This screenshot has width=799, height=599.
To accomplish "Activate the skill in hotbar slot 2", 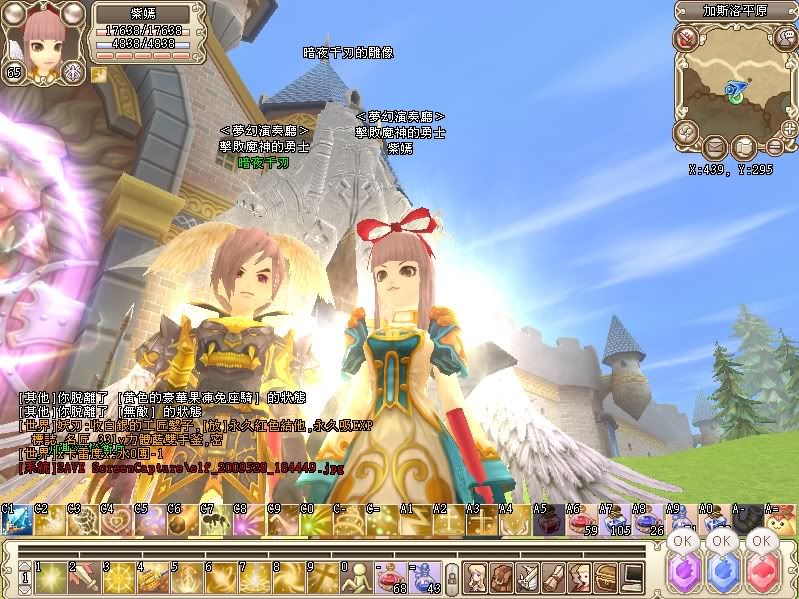I will click(x=84, y=576).
